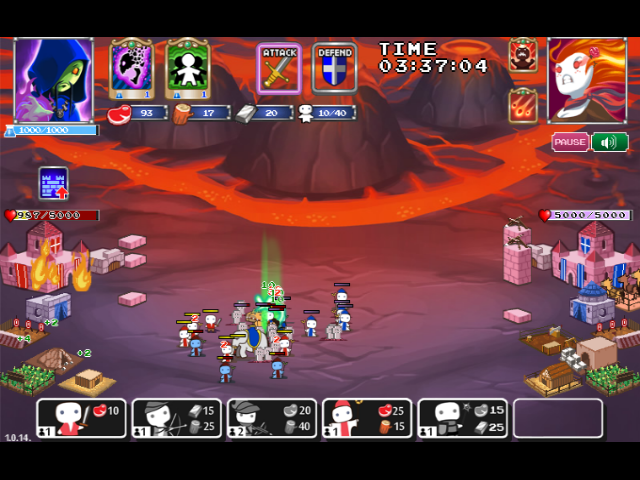Recruit the red-hatted mage unit

pyautogui.click(x=366, y=418)
